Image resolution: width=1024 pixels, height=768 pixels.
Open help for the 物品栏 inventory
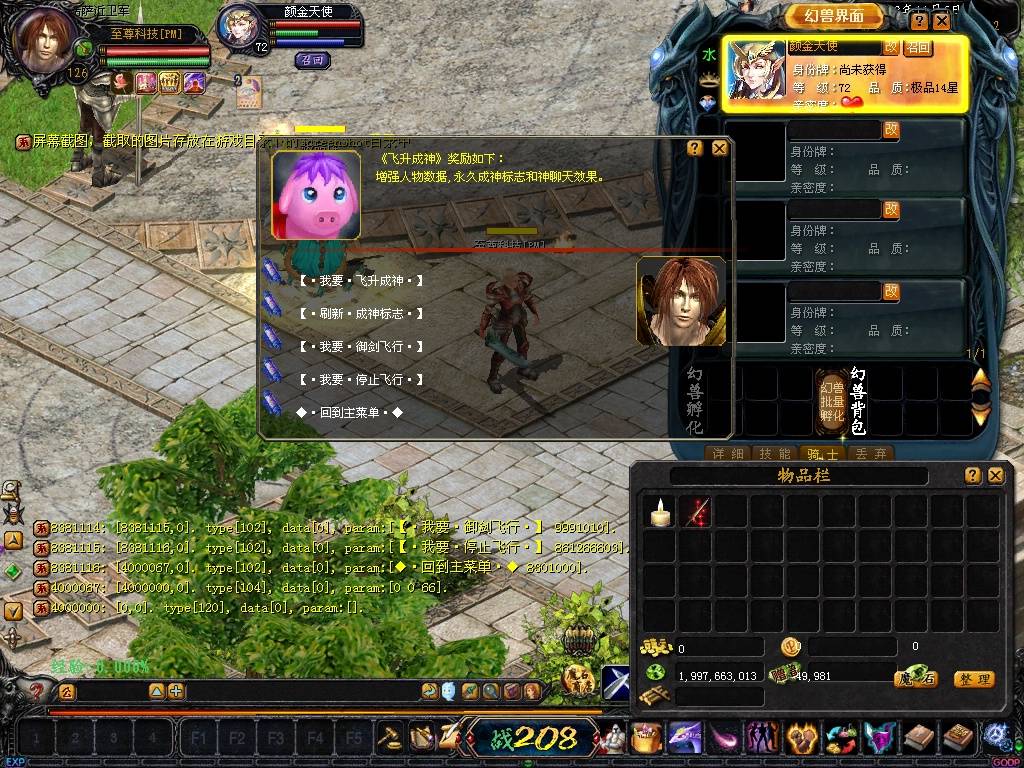[972, 476]
